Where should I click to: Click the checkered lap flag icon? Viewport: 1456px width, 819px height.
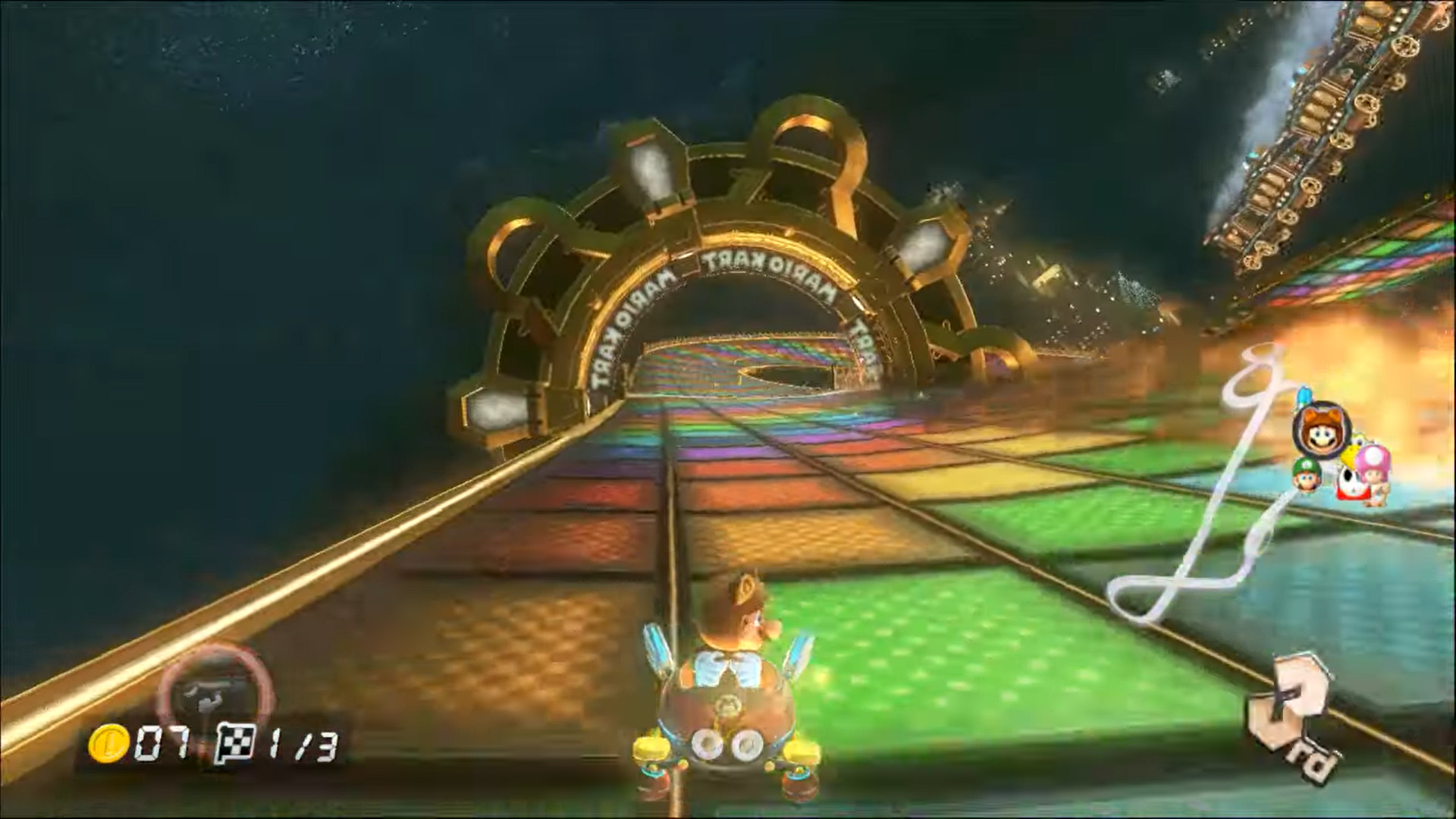(x=236, y=743)
